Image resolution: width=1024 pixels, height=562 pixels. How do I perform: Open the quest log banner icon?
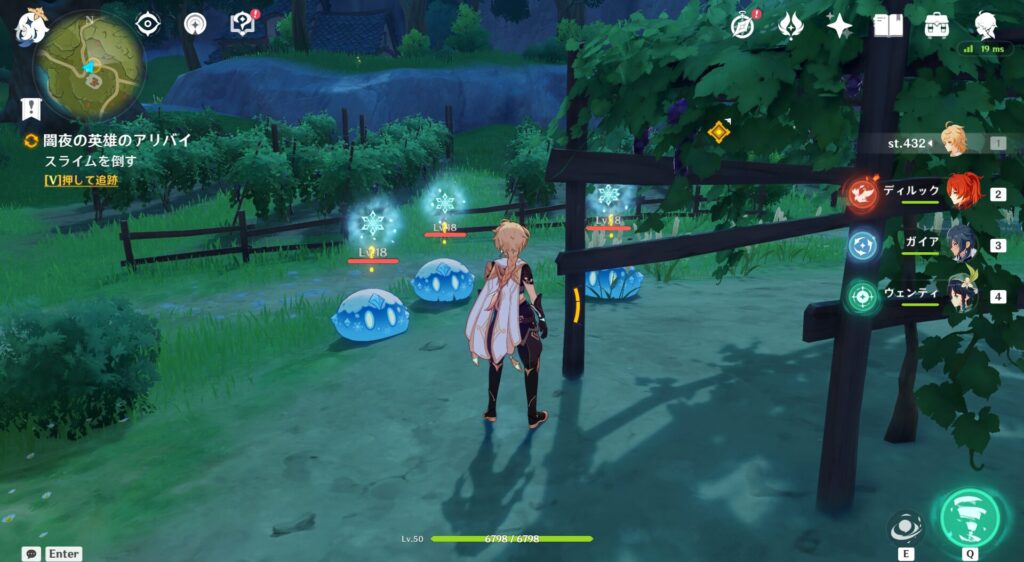[30, 108]
